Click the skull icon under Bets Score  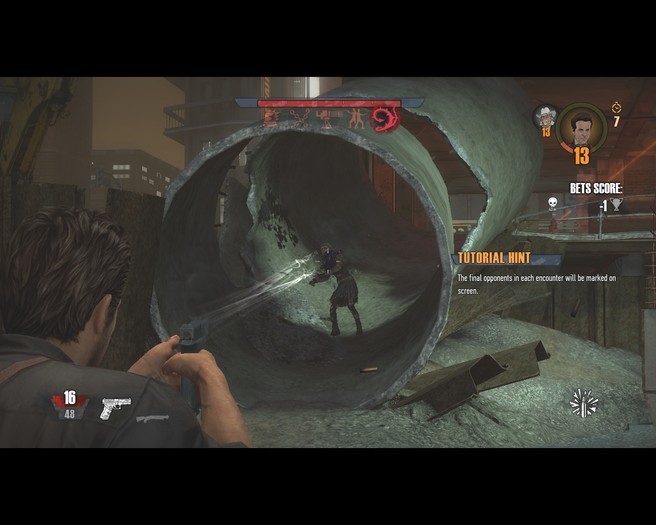point(551,205)
